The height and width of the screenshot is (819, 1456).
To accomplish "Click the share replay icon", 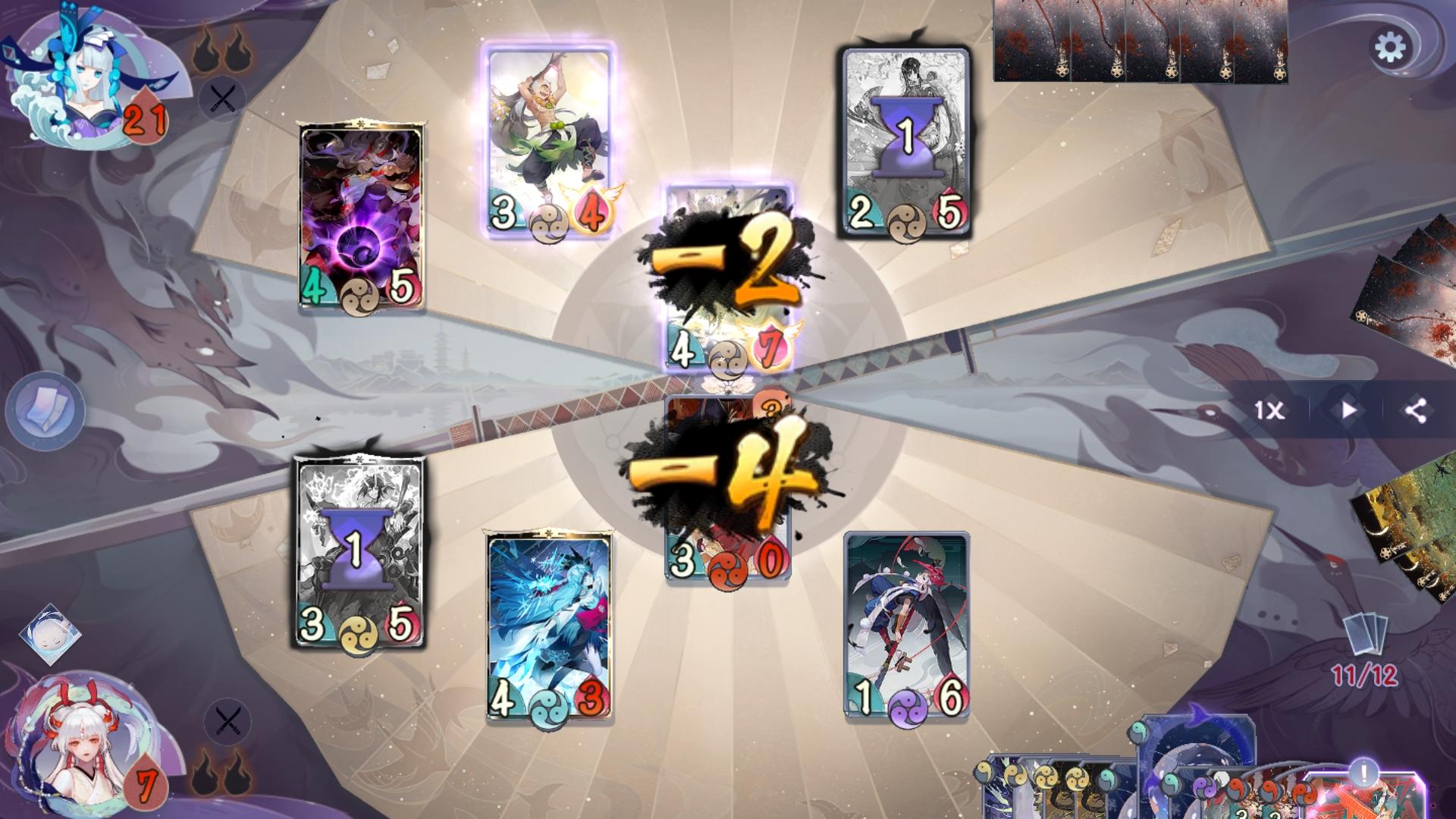I will [x=1417, y=412].
